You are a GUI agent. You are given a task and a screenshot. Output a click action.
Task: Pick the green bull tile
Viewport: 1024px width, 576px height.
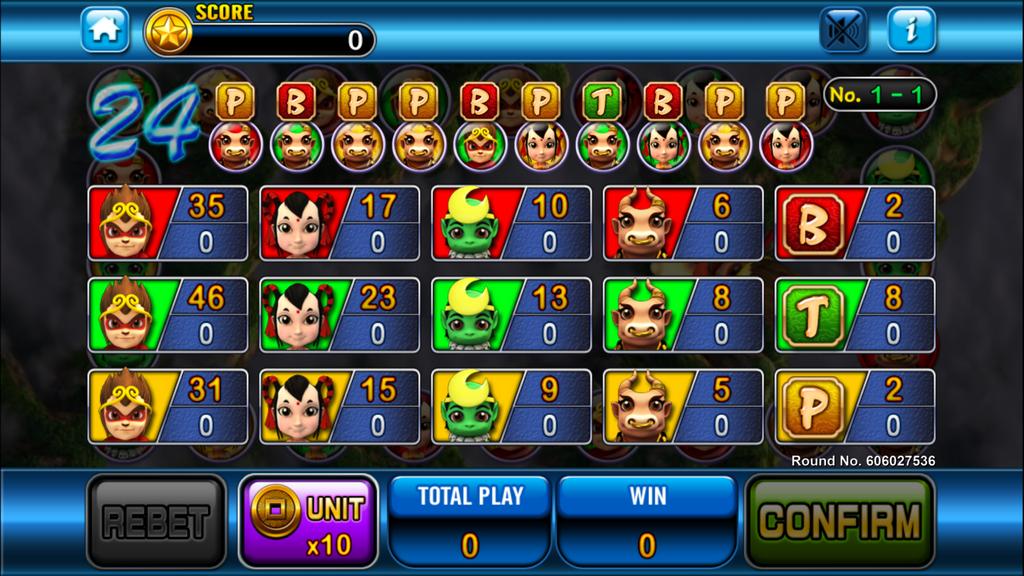coord(684,315)
